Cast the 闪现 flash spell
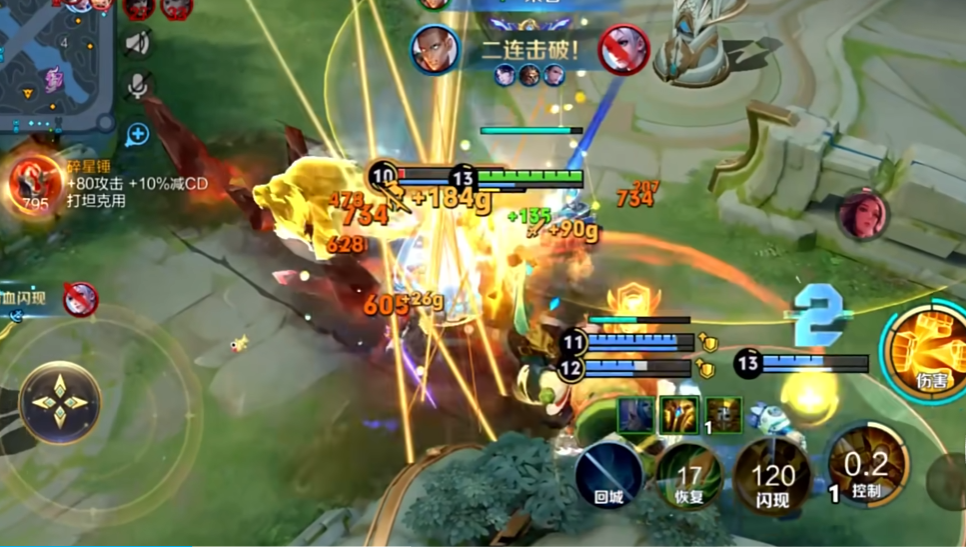The image size is (966, 547). [x=772, y=477]
